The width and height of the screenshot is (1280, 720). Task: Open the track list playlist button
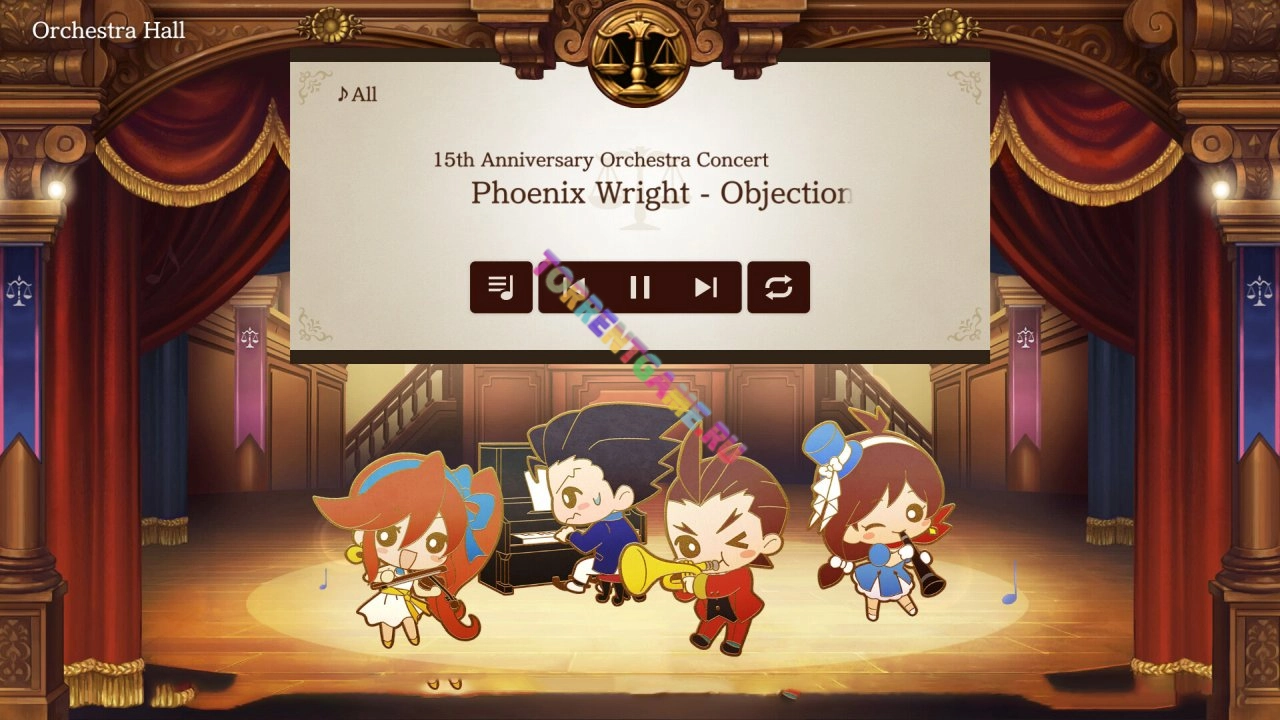501,288
